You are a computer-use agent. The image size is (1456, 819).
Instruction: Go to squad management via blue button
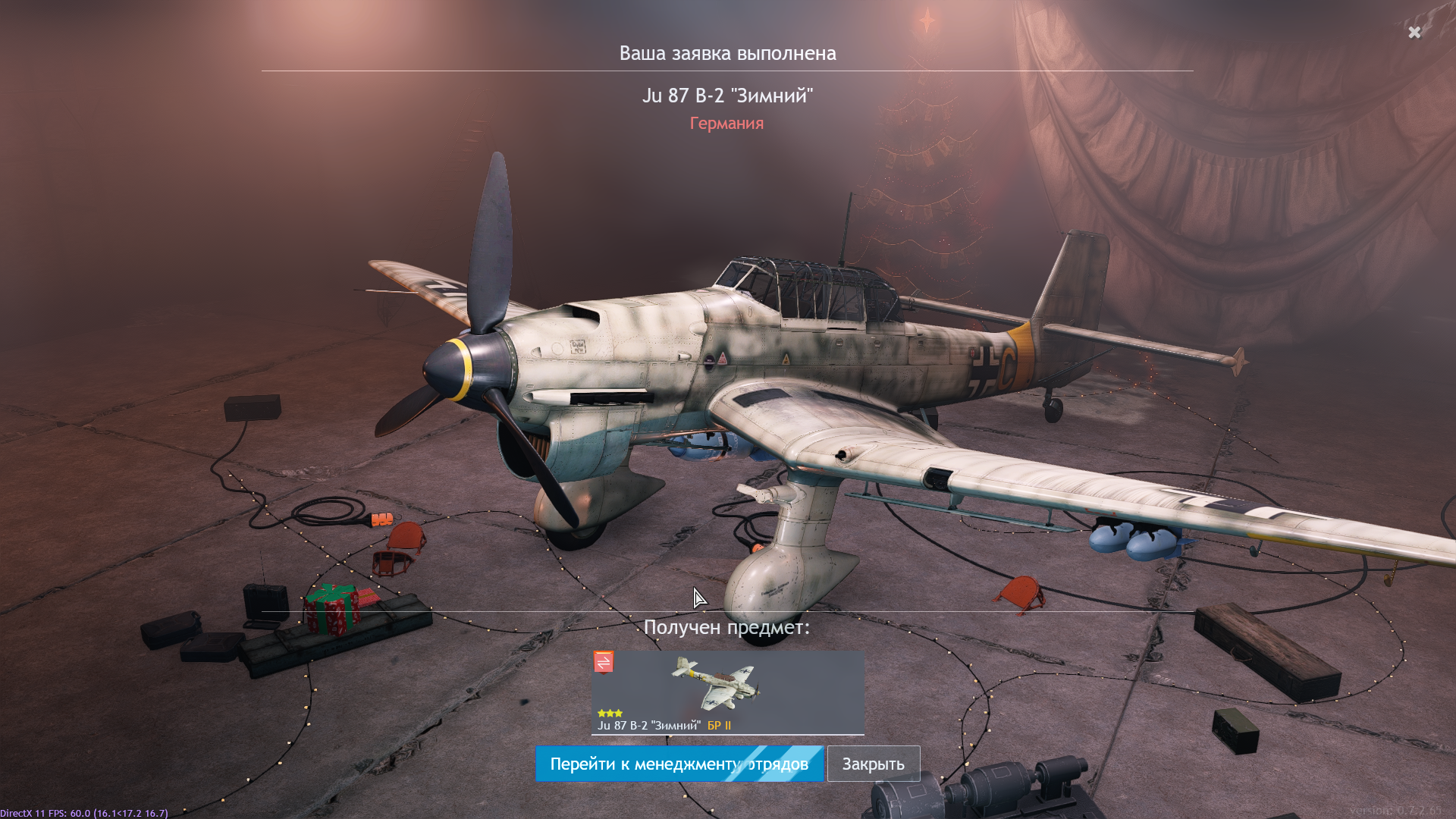[679, 764]
